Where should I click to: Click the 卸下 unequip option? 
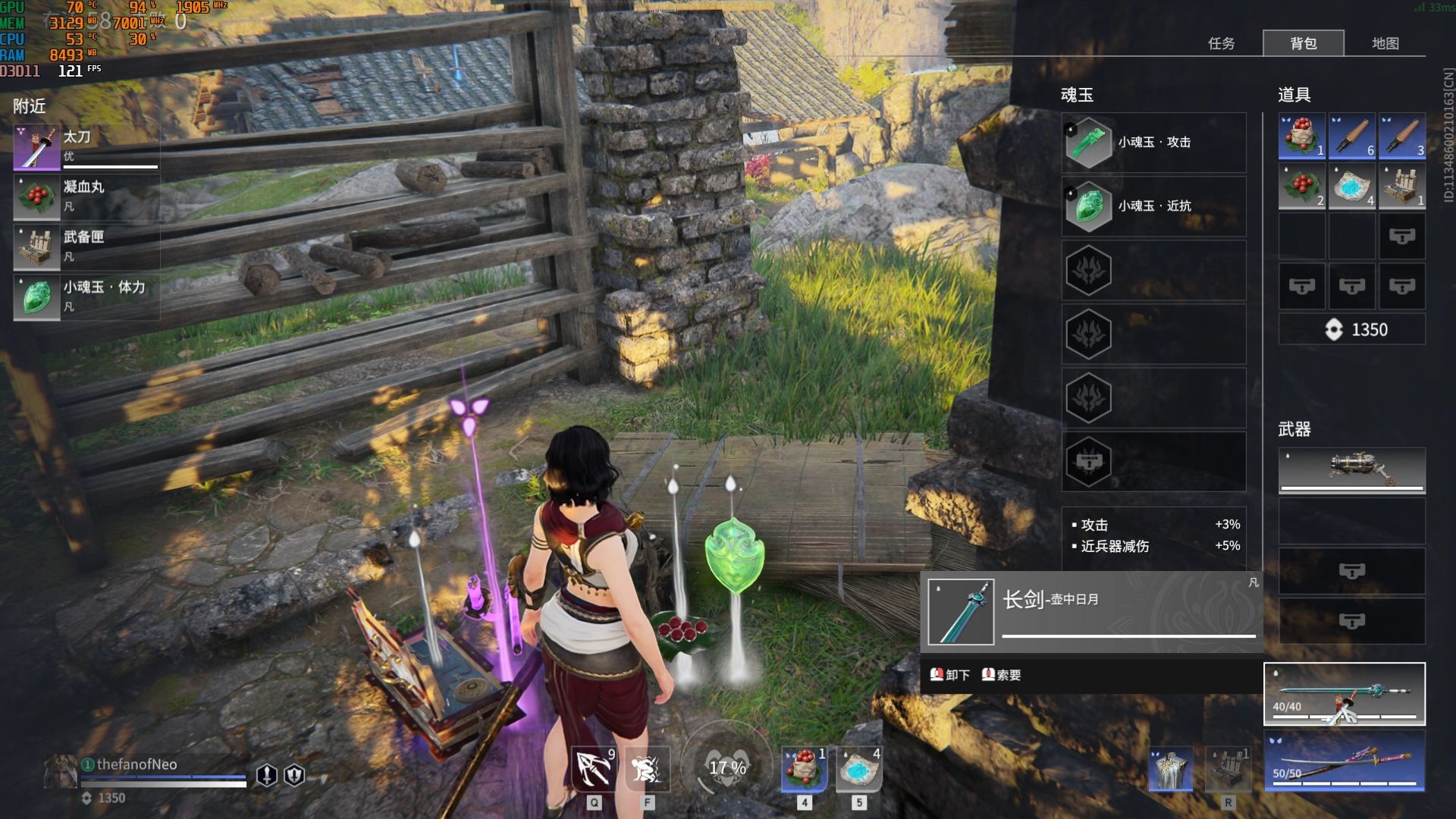point(950,675)
